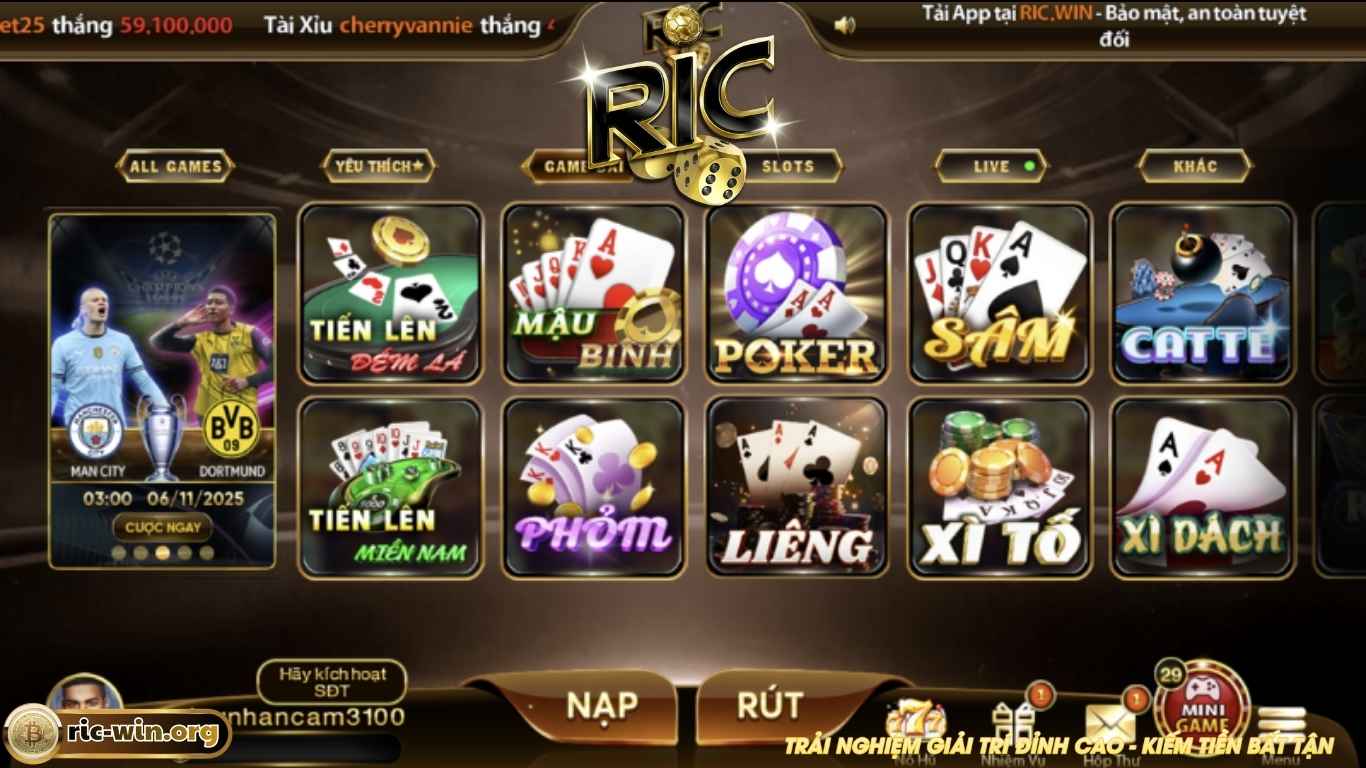Open the Mini Game 29 counter badge
The image size is (1366, 768).
[x=1171, y=673]
